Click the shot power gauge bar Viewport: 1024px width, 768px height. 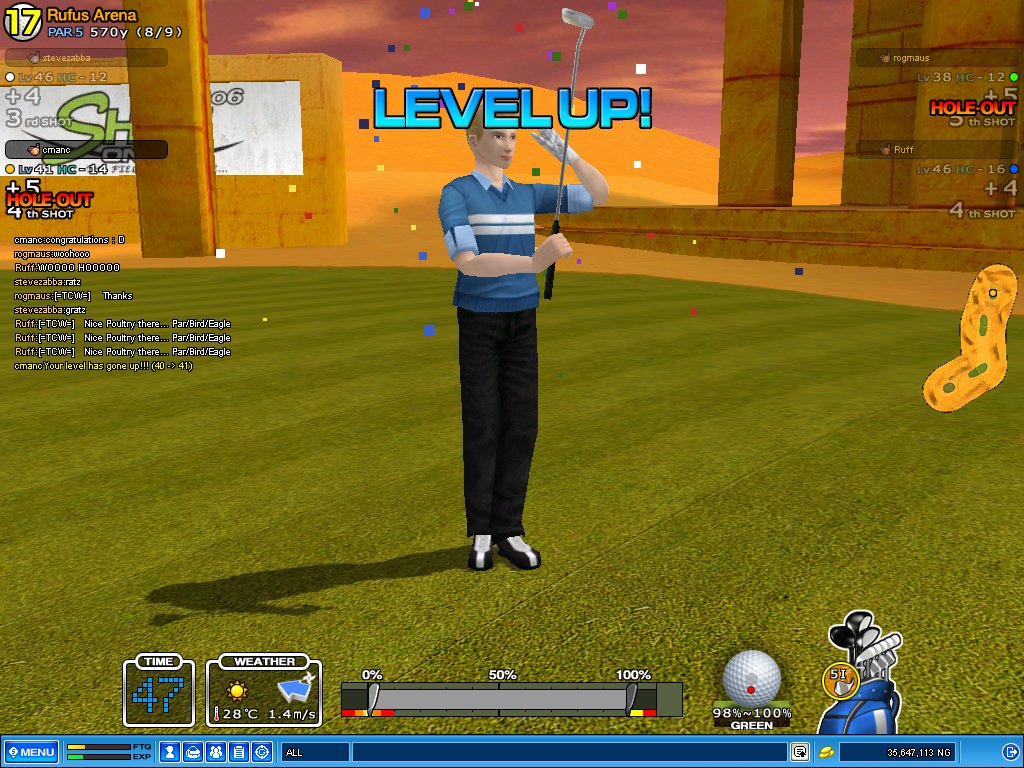coord(510,698)
